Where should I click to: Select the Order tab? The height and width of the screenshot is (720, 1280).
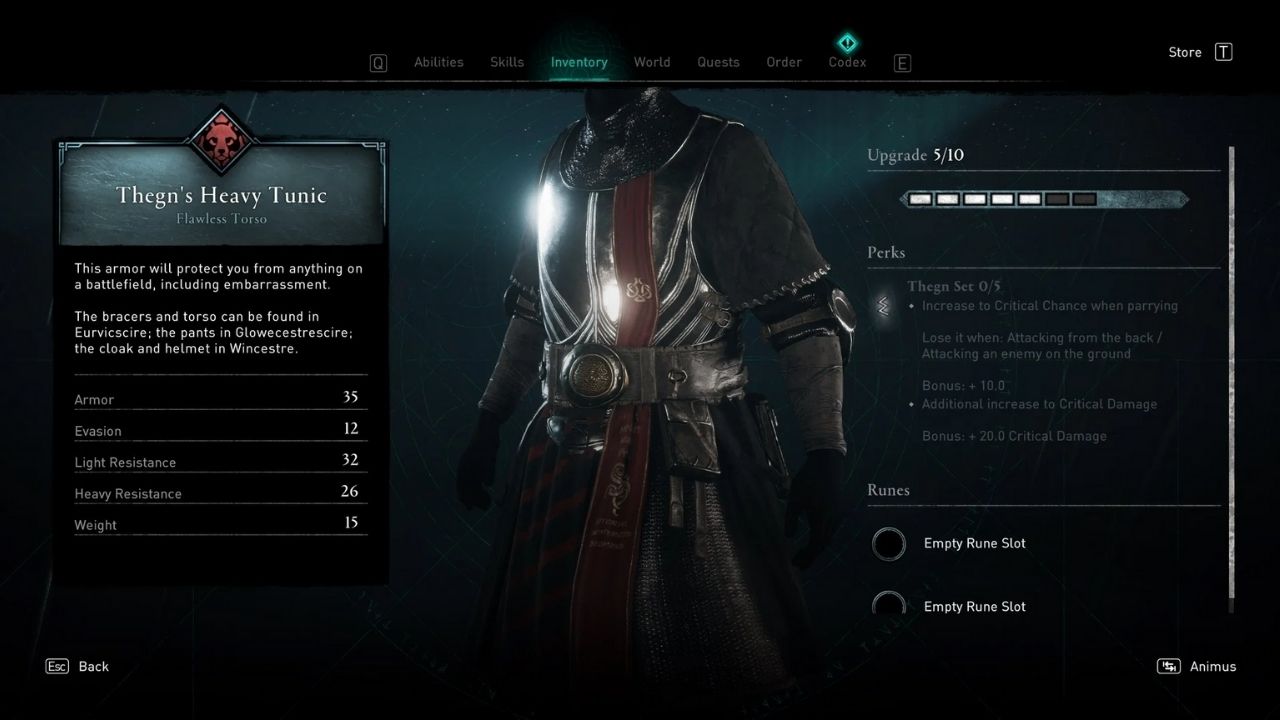coord(783,61)
